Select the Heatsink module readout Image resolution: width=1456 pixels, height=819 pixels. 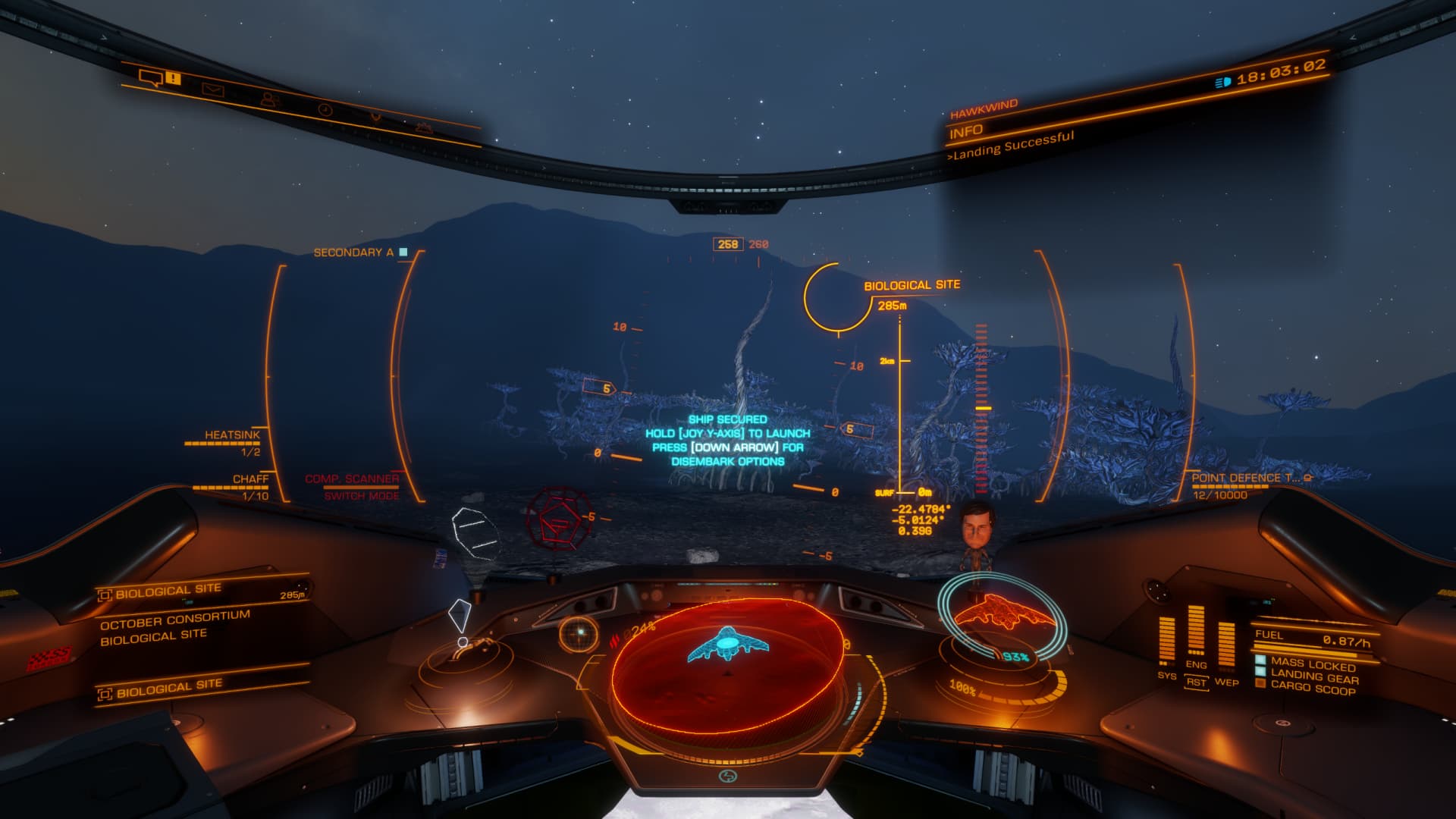[x=231, y=443]
